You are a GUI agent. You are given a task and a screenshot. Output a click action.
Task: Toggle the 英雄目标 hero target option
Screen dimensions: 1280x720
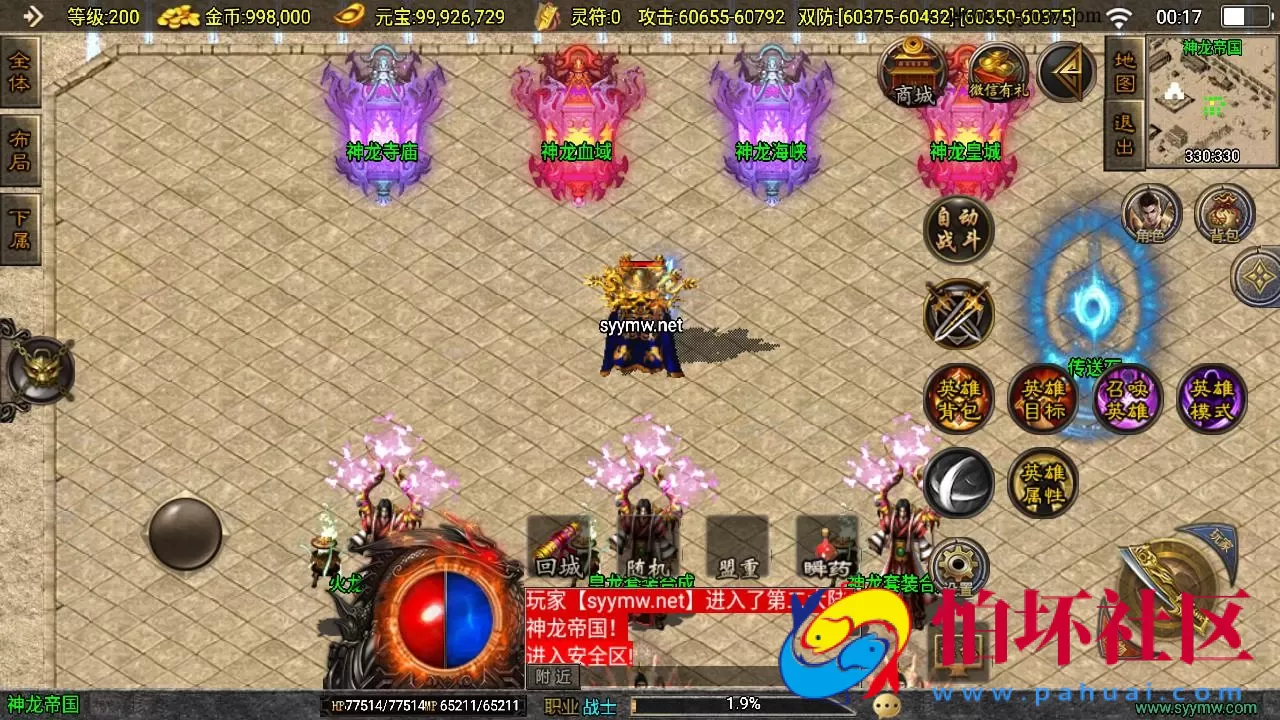[1043, 398]
